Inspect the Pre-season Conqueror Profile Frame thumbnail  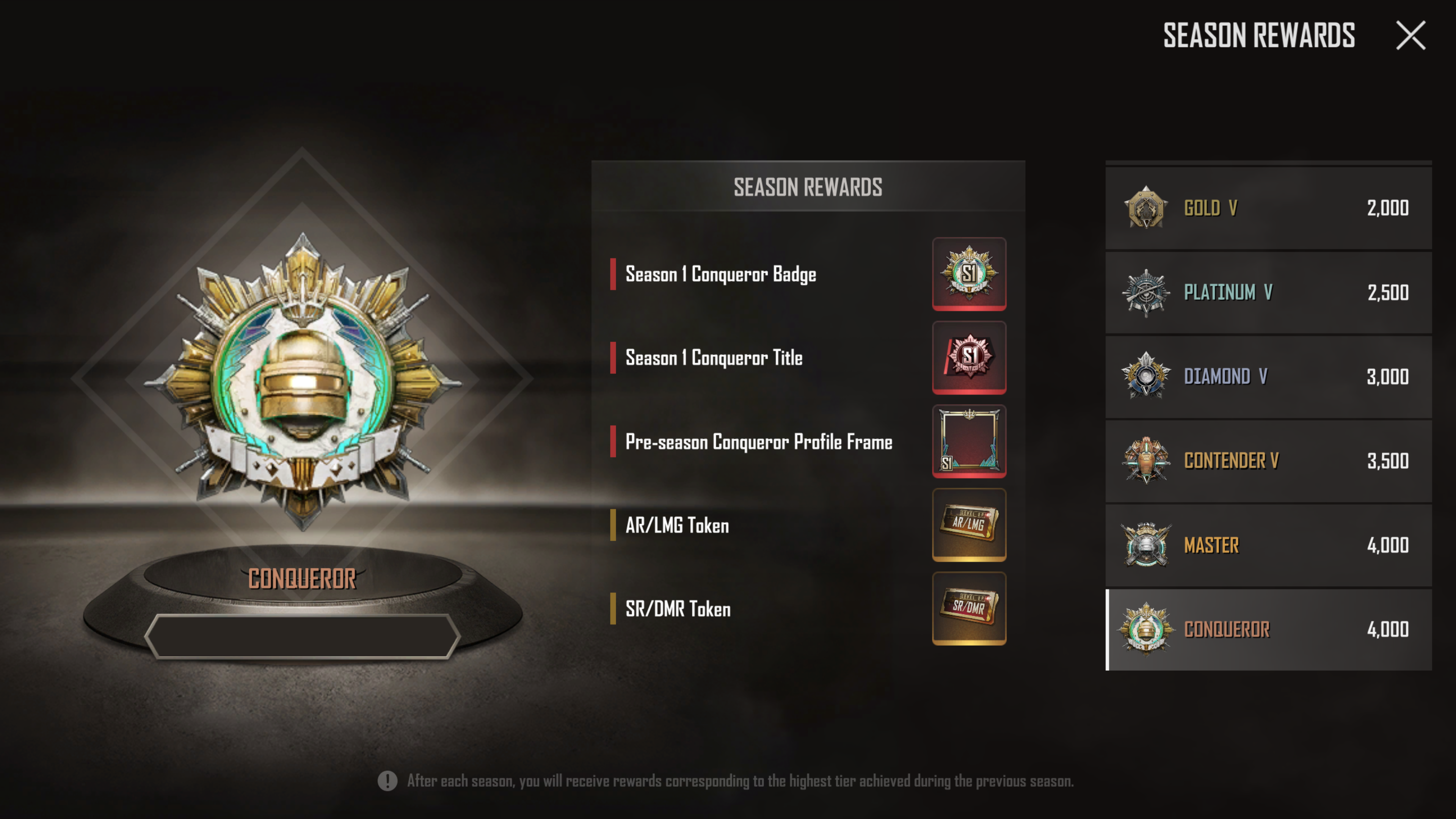969,441
